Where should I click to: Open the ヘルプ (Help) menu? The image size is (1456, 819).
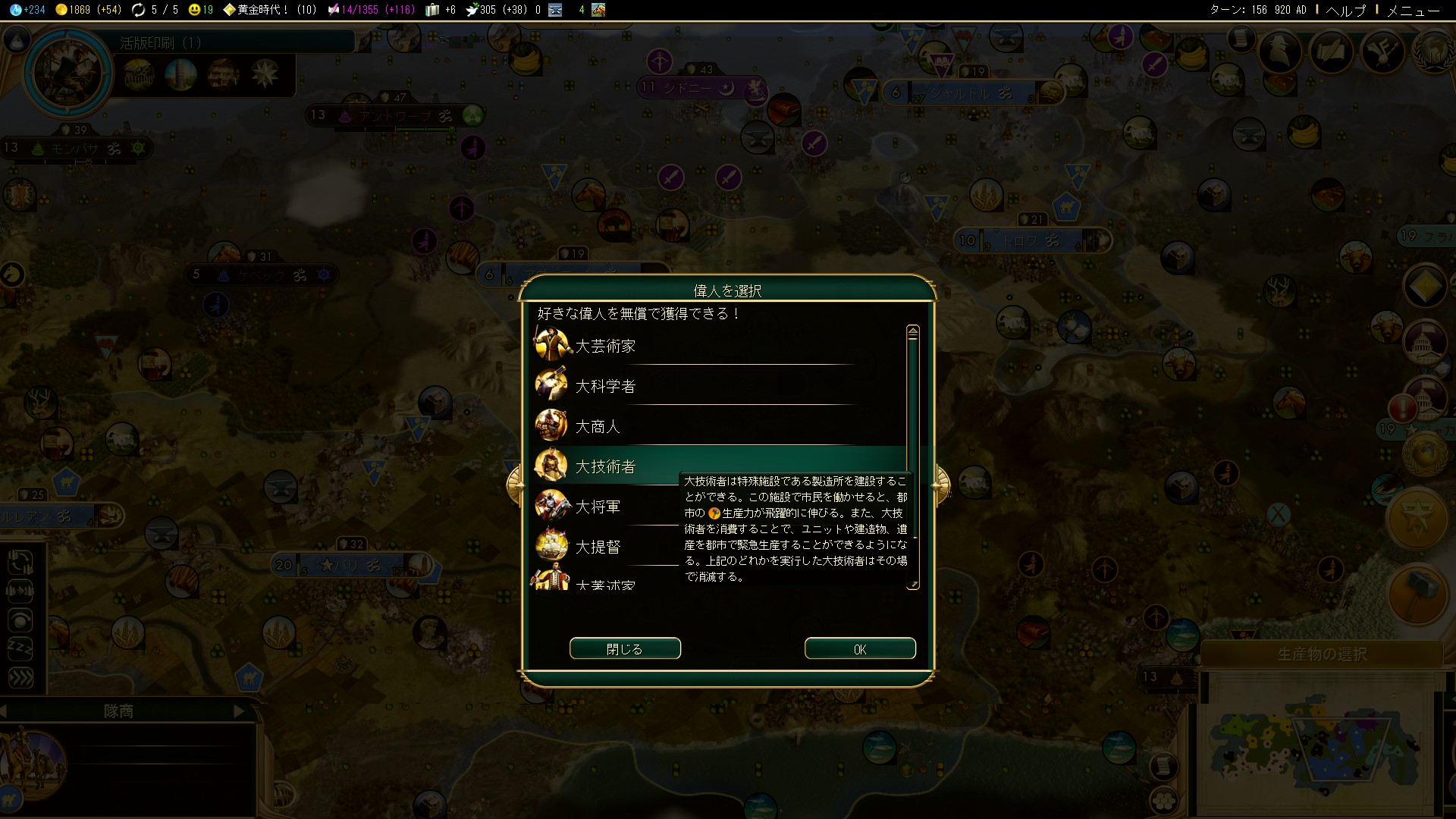click(x=1345, y=10)
